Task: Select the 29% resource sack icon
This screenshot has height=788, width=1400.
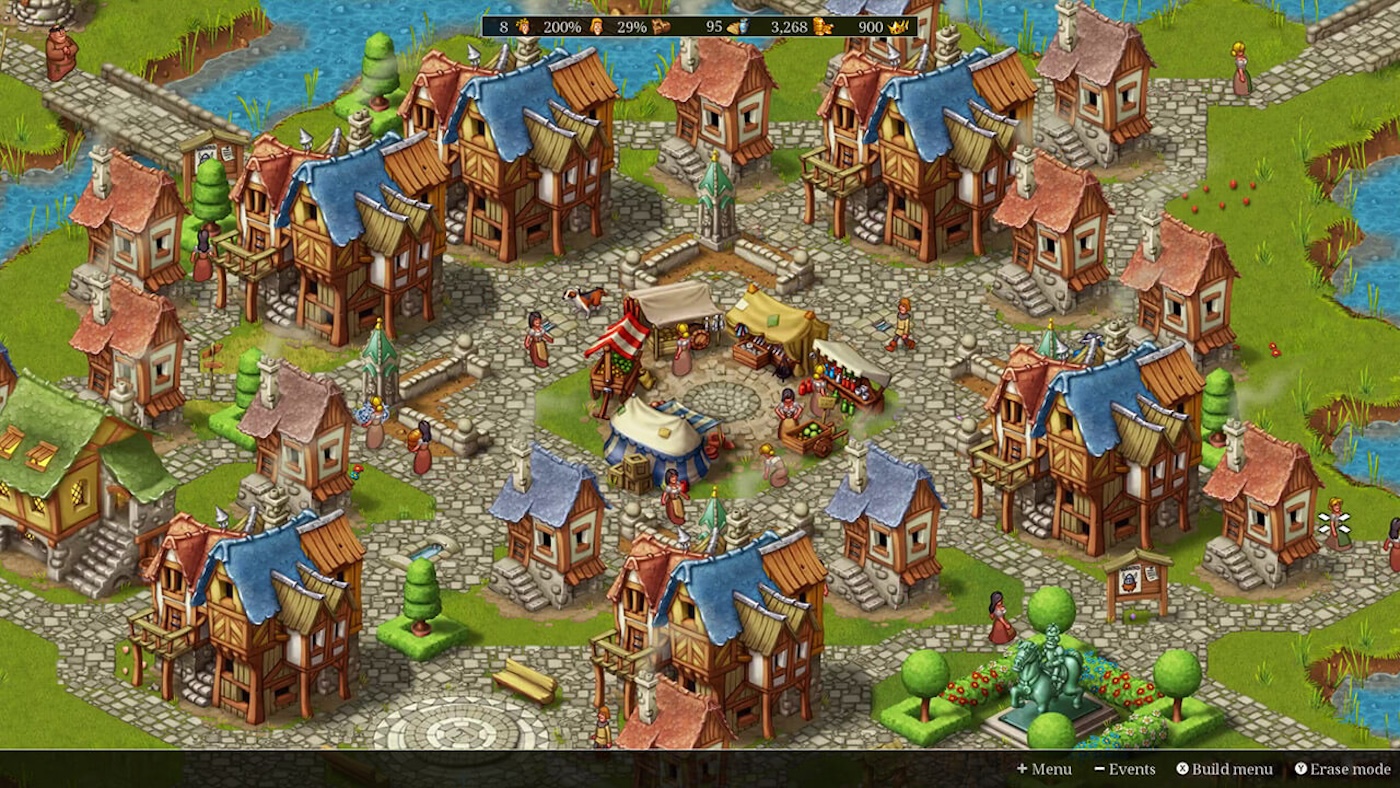Action: 660,27
